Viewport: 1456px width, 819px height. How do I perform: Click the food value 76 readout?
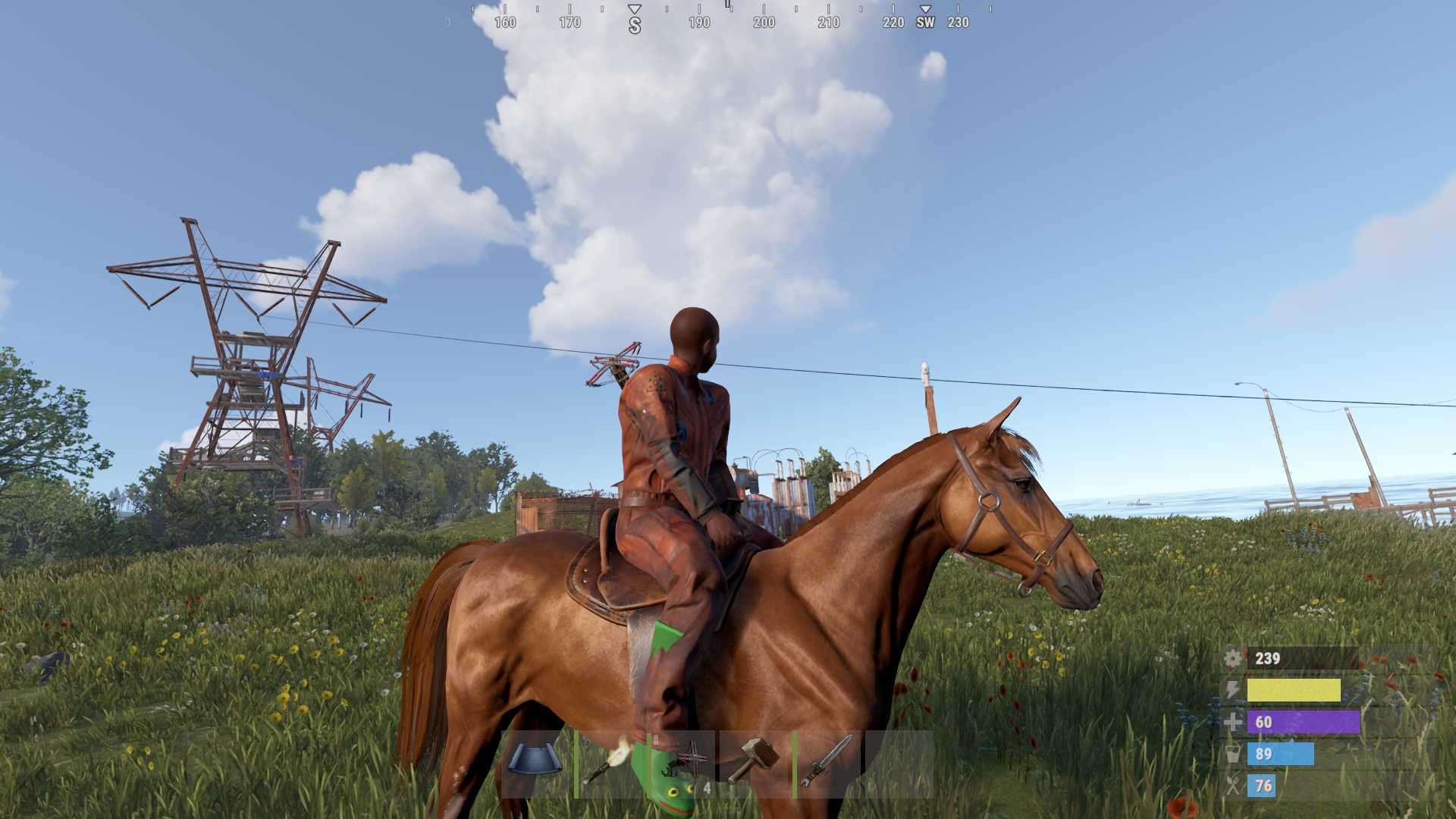pos(1263,786)
